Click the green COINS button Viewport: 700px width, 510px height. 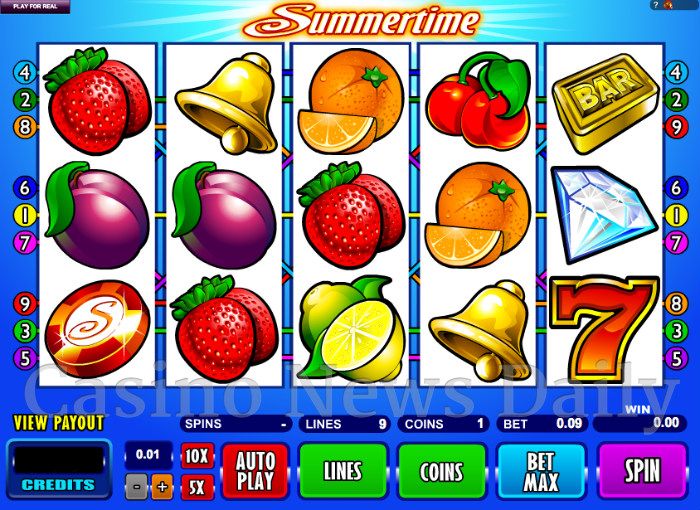tap(442, 471)
